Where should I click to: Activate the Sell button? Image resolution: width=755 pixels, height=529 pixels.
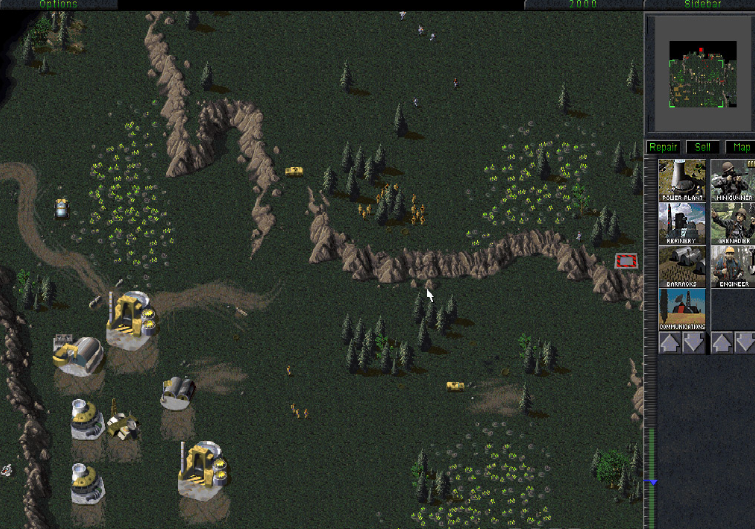(x=702, y=148)
